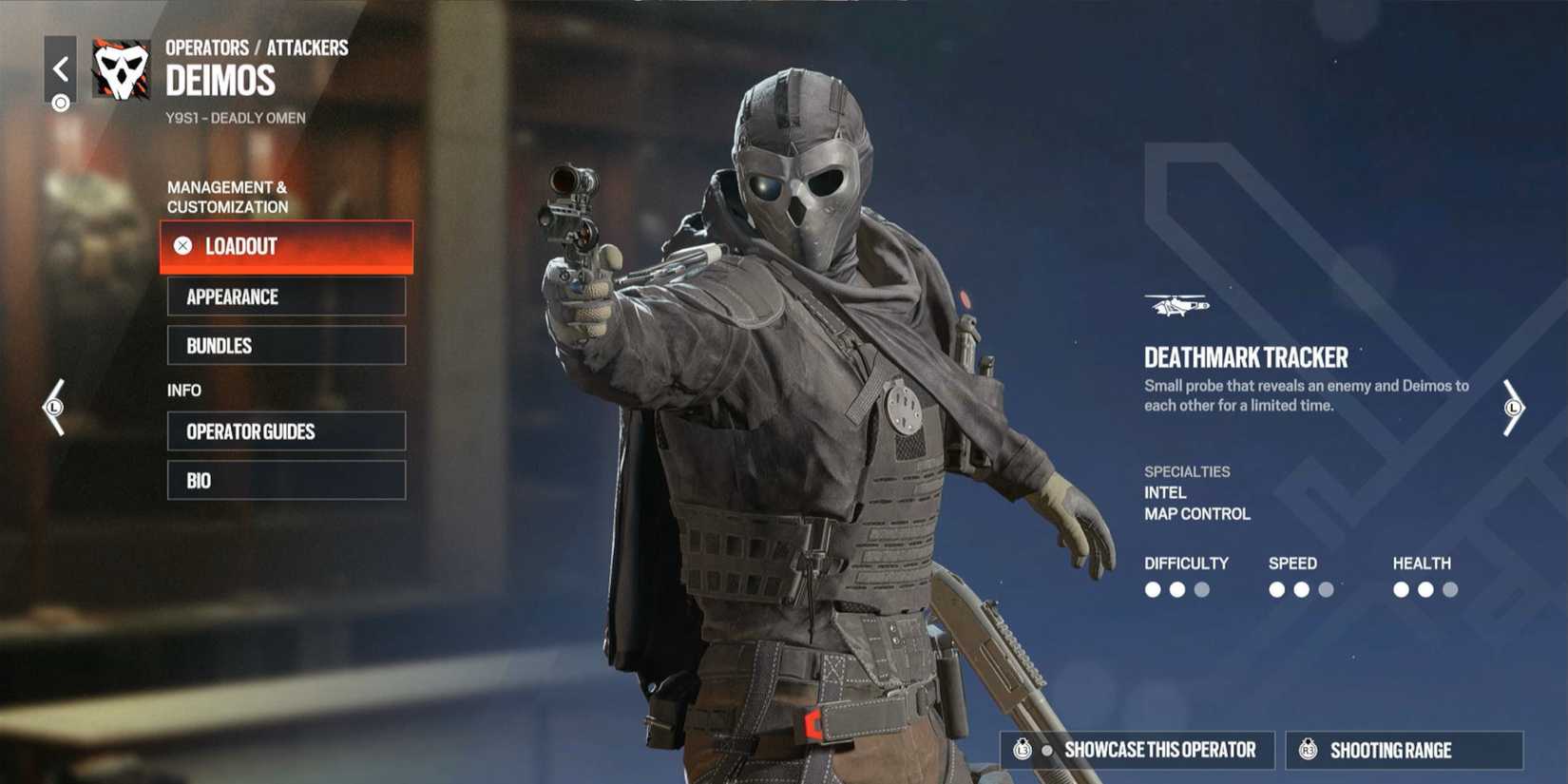This screenshot has height=784, width=1568.
Task: Click the left chevron to view previous operator
Action: 54,409
